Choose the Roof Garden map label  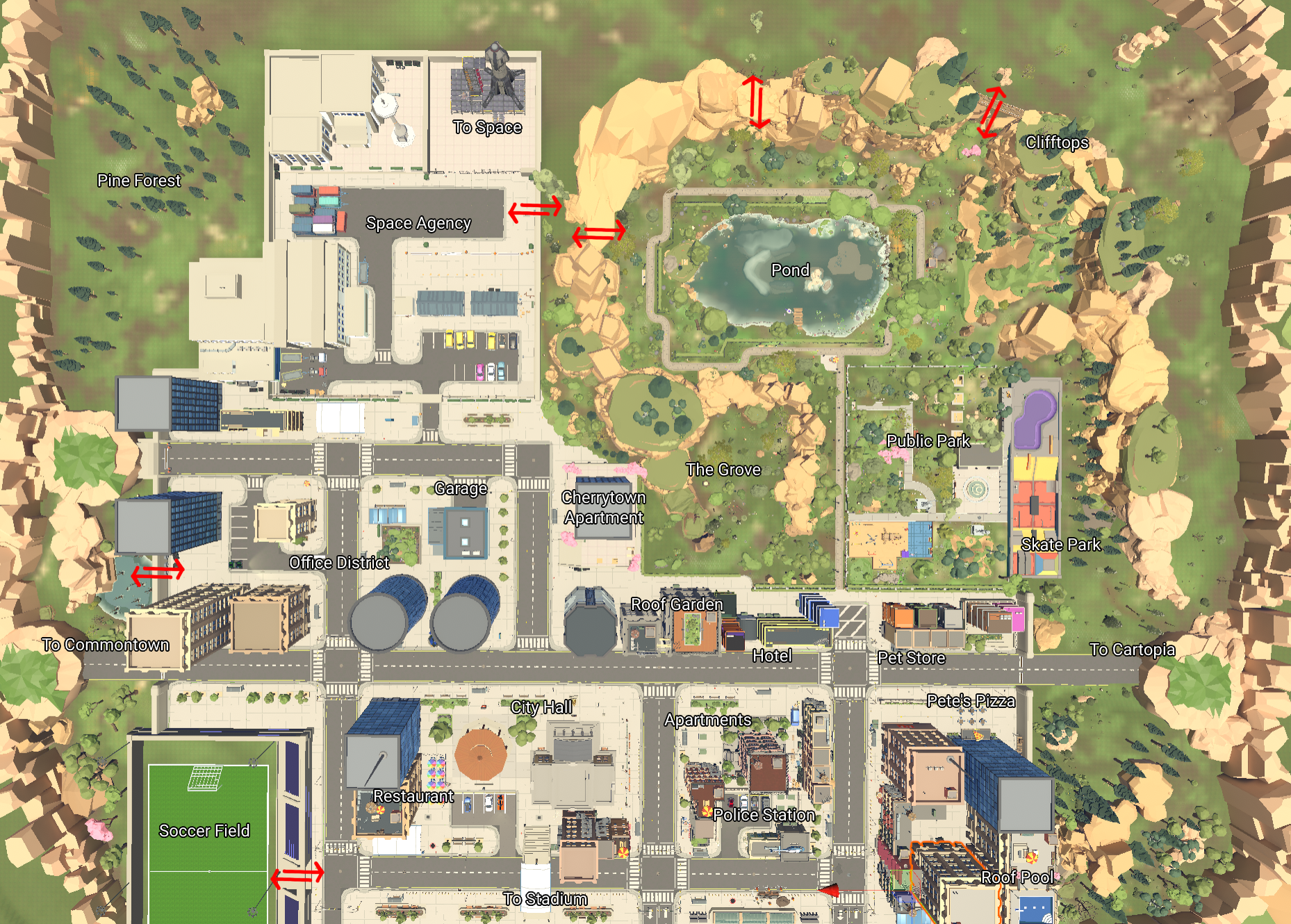click(x=677, y=604)
